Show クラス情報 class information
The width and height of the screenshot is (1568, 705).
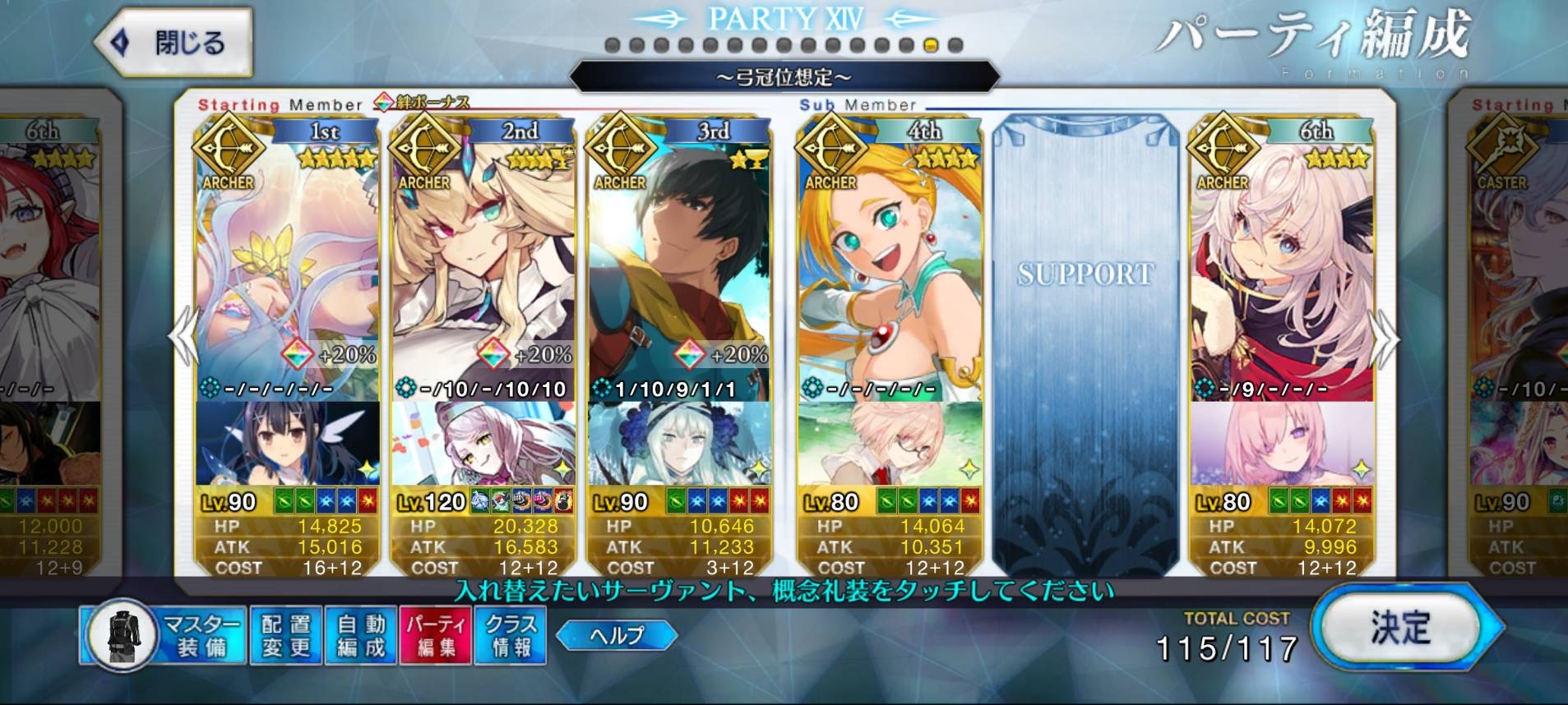[x=511, y=635]
